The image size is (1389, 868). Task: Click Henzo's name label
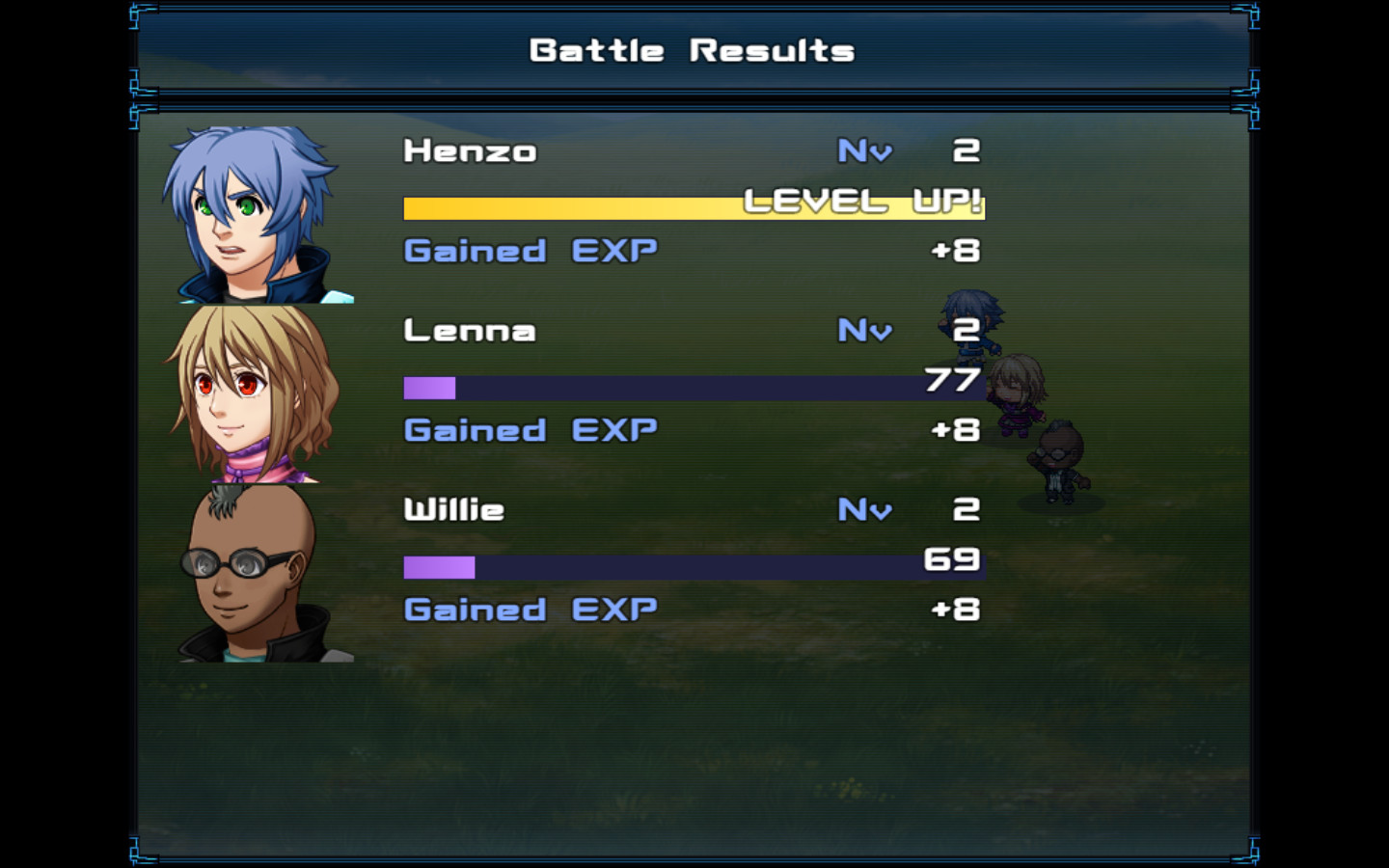point(470,151)
